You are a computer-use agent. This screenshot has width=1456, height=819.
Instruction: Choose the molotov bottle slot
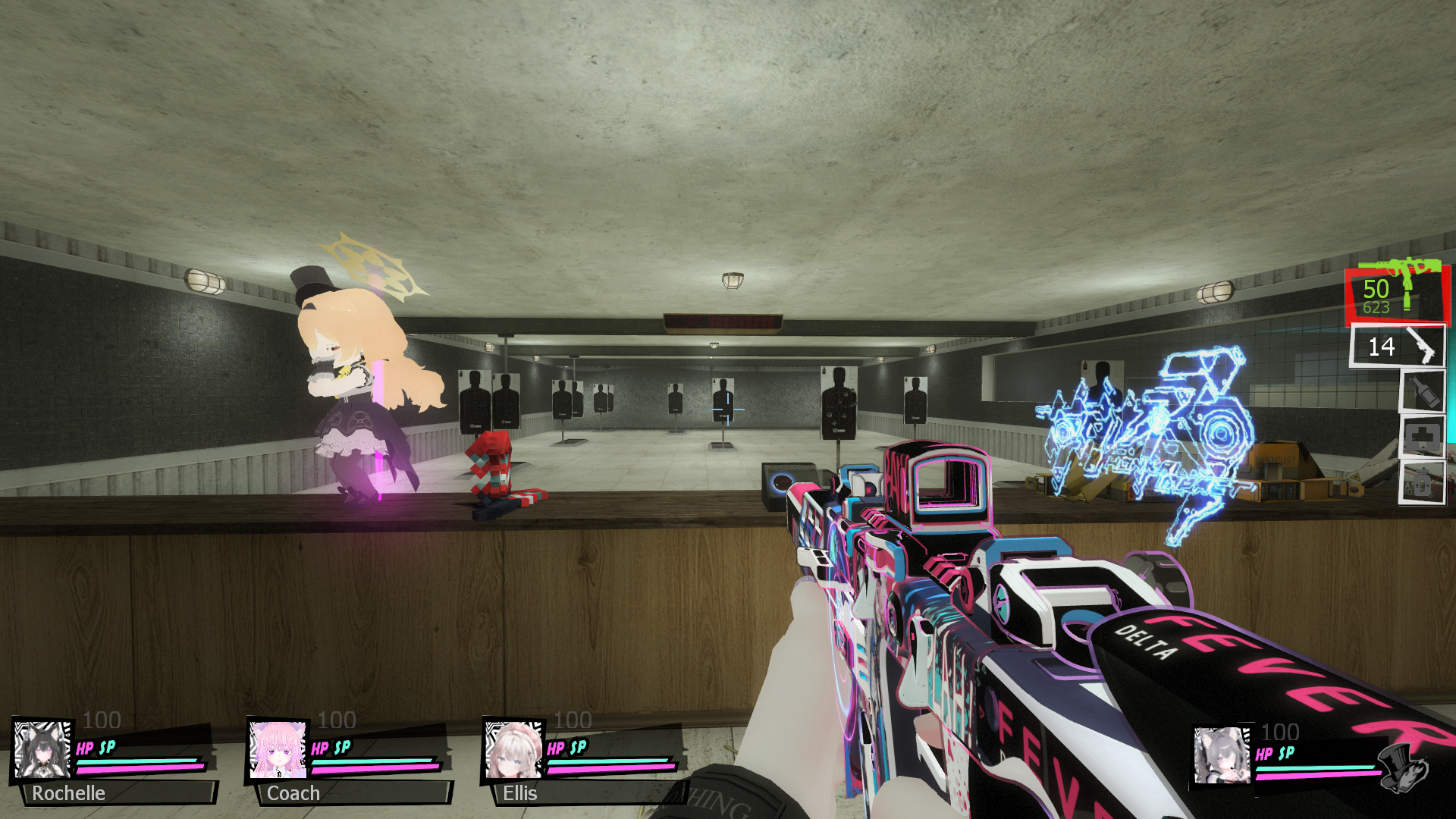1422,391
